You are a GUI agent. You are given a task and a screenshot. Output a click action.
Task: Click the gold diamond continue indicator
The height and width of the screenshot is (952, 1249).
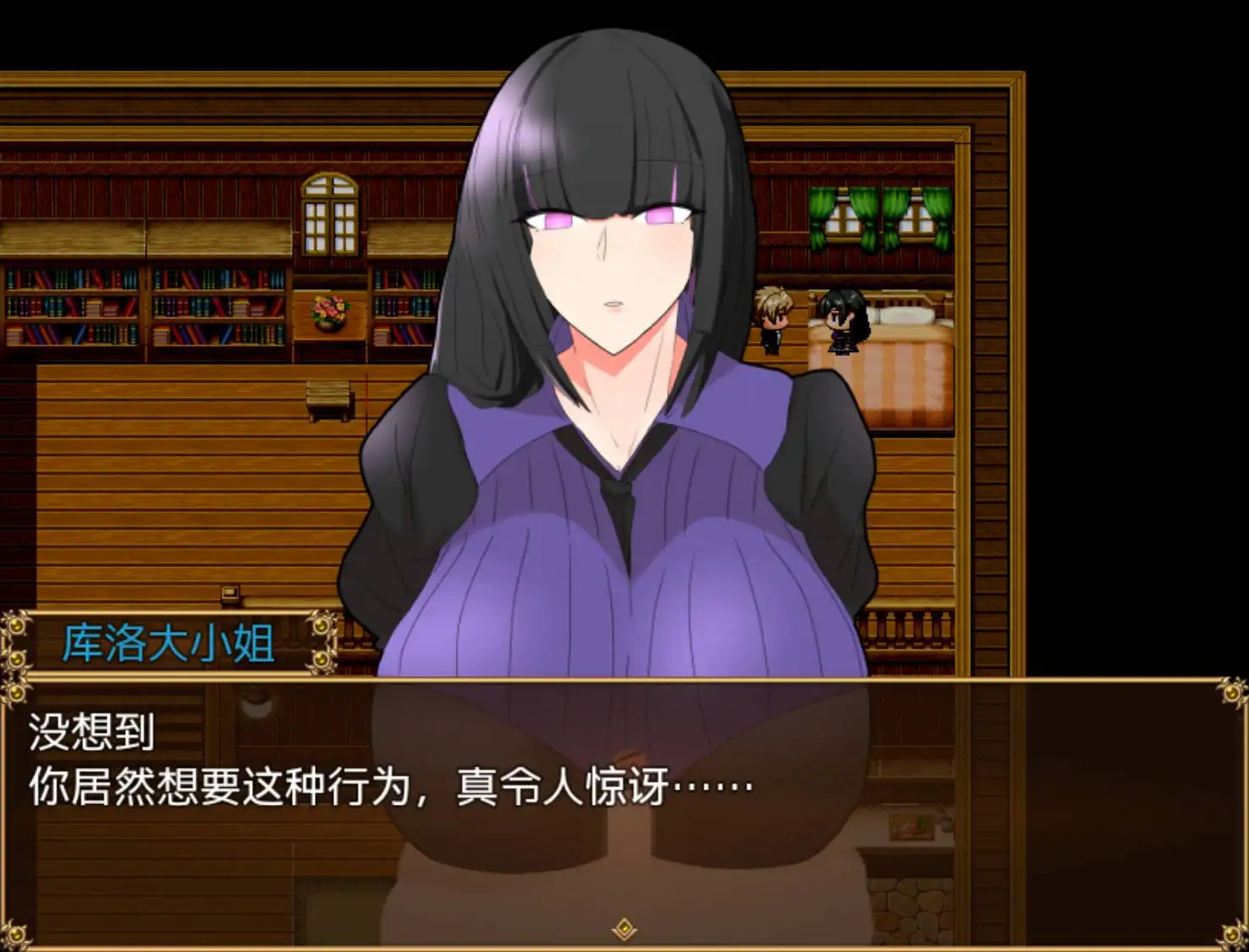click(624, 928)
